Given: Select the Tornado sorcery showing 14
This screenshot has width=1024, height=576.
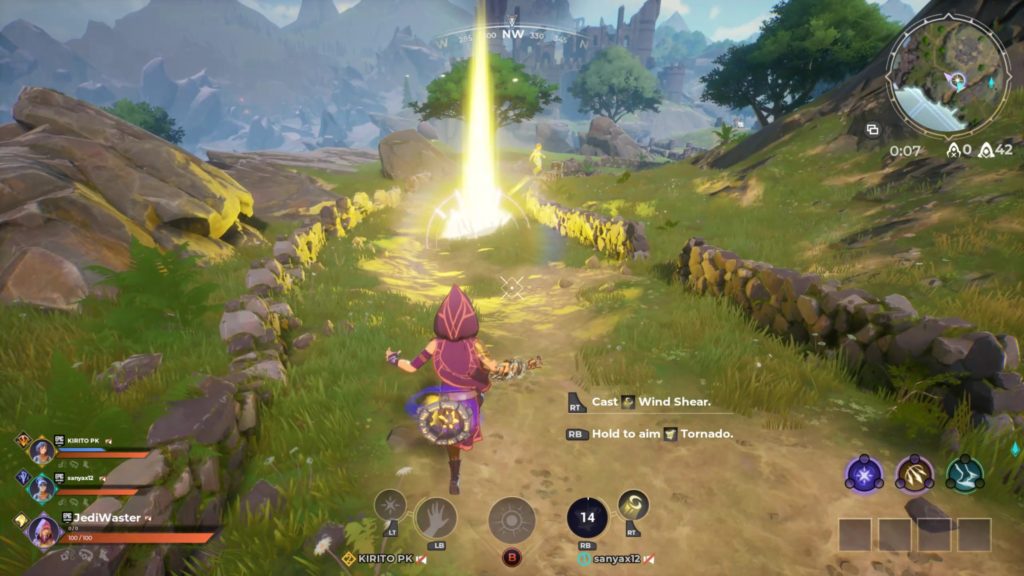Looking at the screenshot, I should point(587,517).
